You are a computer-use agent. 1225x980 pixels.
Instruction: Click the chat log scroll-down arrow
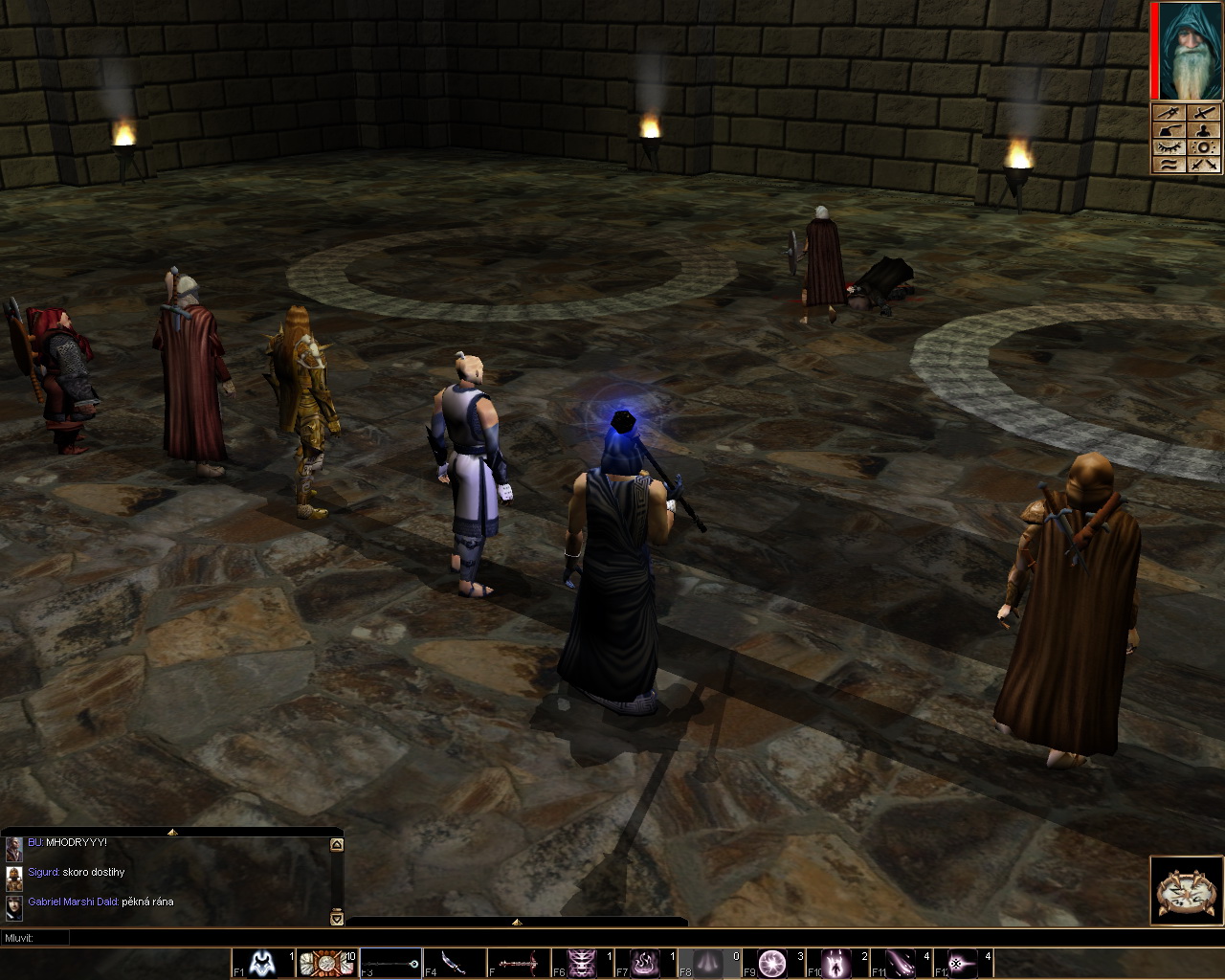(x=336, y=918)
